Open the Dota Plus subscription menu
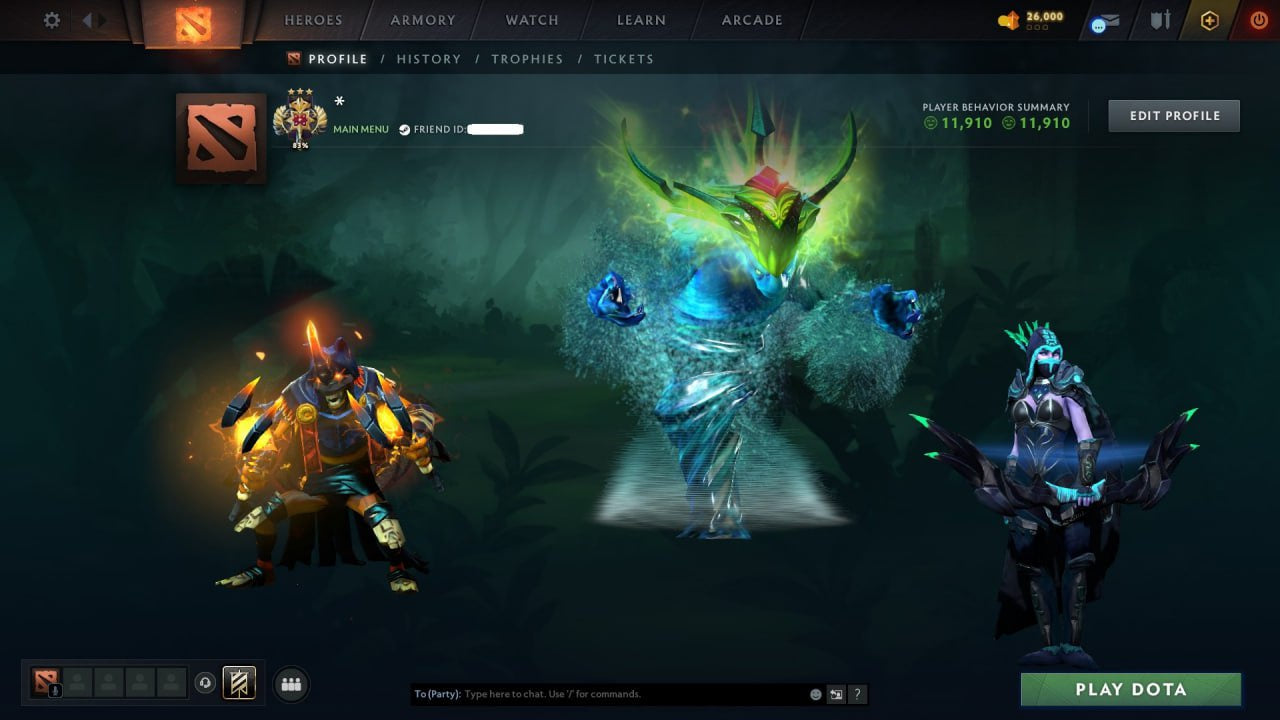This screenshot has height=720, width=1280. coord(1210,20)
